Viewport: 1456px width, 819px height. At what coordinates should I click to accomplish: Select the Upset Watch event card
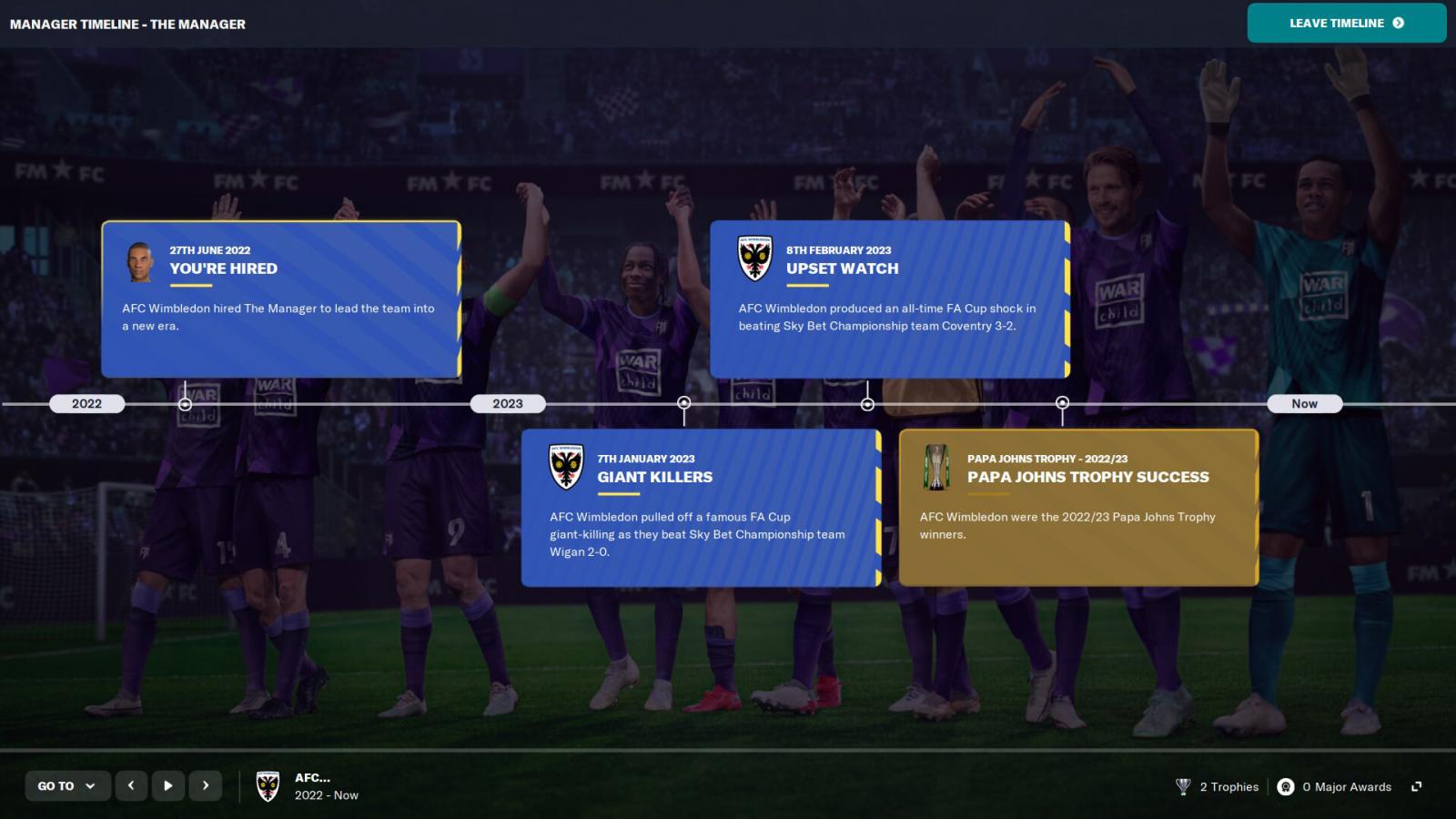pyautogui.click(x=888, y=298)
